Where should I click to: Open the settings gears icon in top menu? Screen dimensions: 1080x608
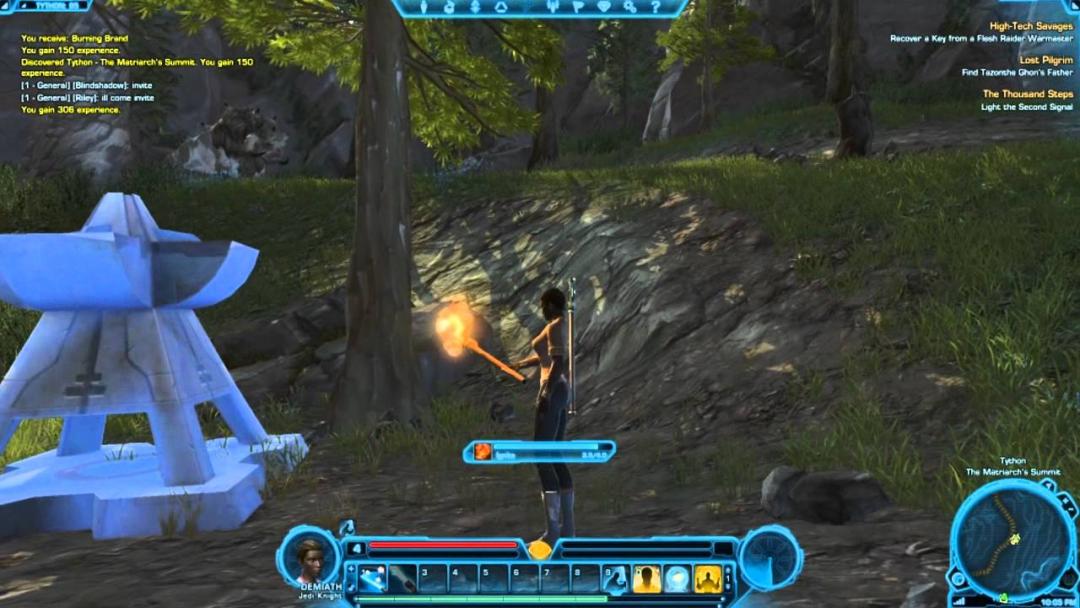coord(630,7)
